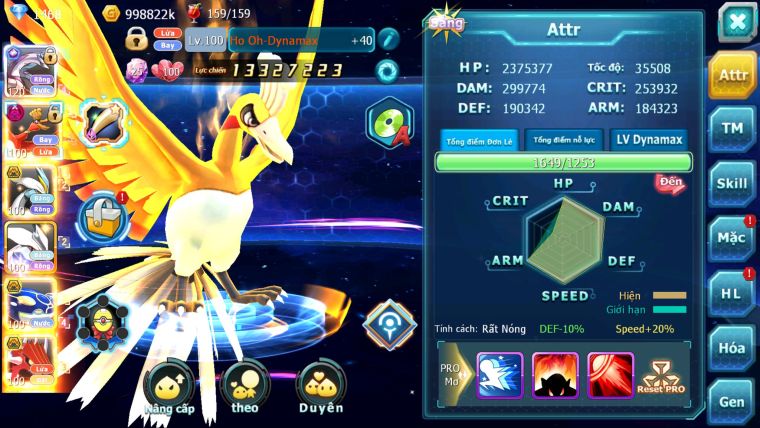Open the Skill side tab
This screenshot has height=428, width=760.
point(732,184)
